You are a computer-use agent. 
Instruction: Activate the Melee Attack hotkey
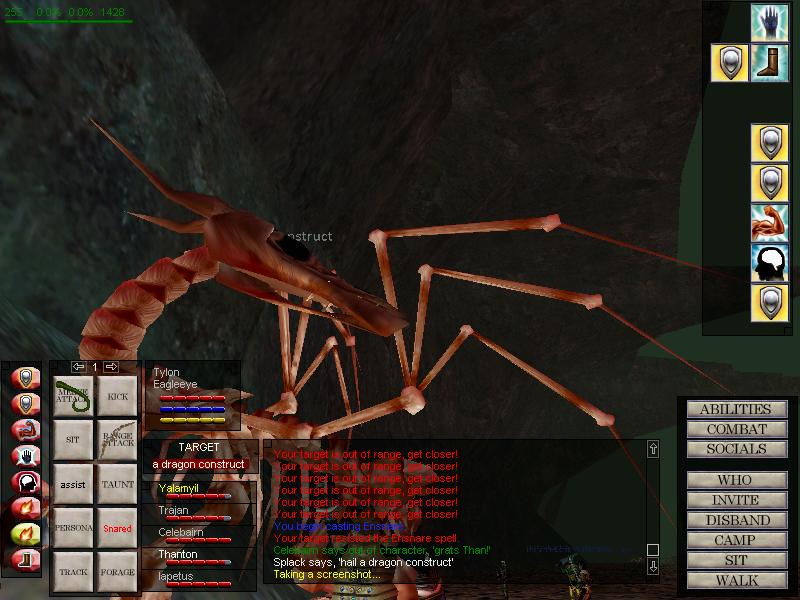pyautogui.click(x=72, y=396)
